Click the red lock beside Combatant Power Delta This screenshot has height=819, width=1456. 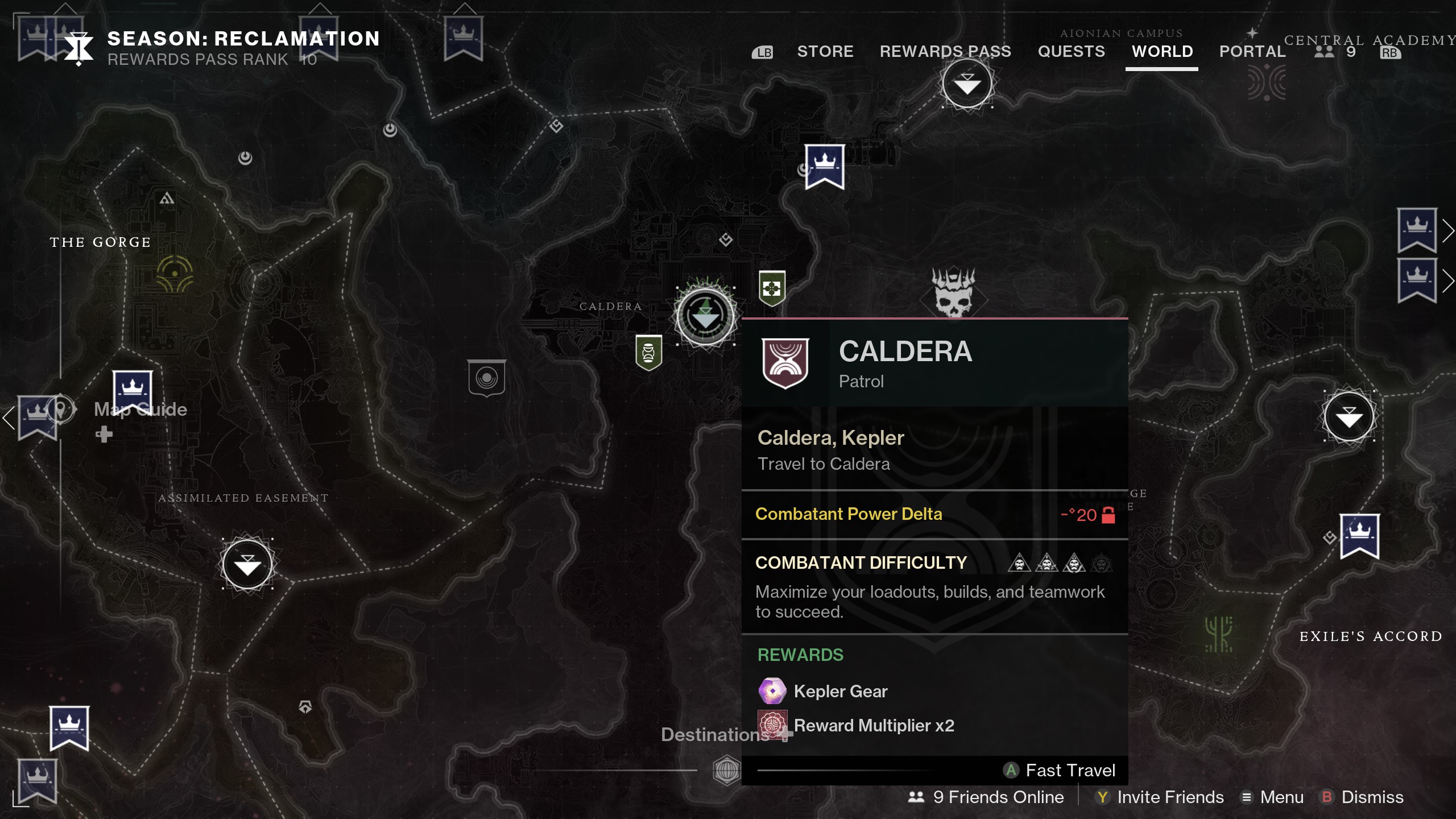[1107, 516]
